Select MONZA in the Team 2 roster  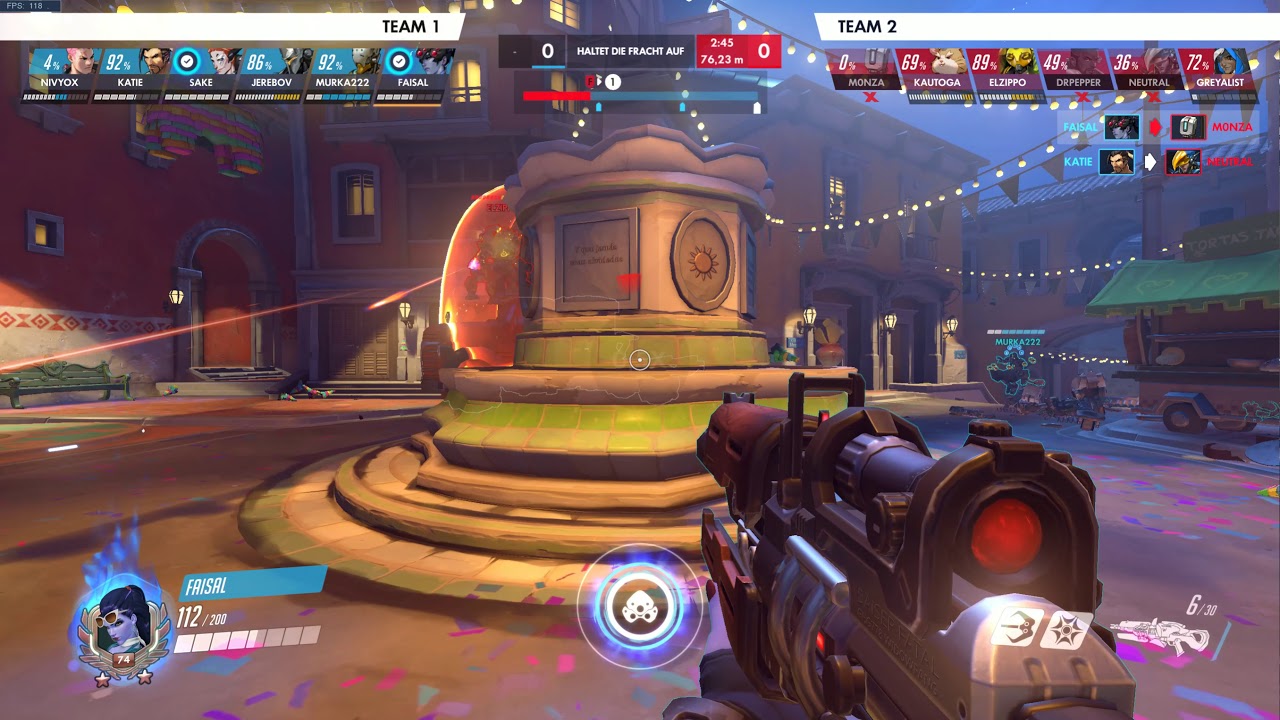(864, 72)
